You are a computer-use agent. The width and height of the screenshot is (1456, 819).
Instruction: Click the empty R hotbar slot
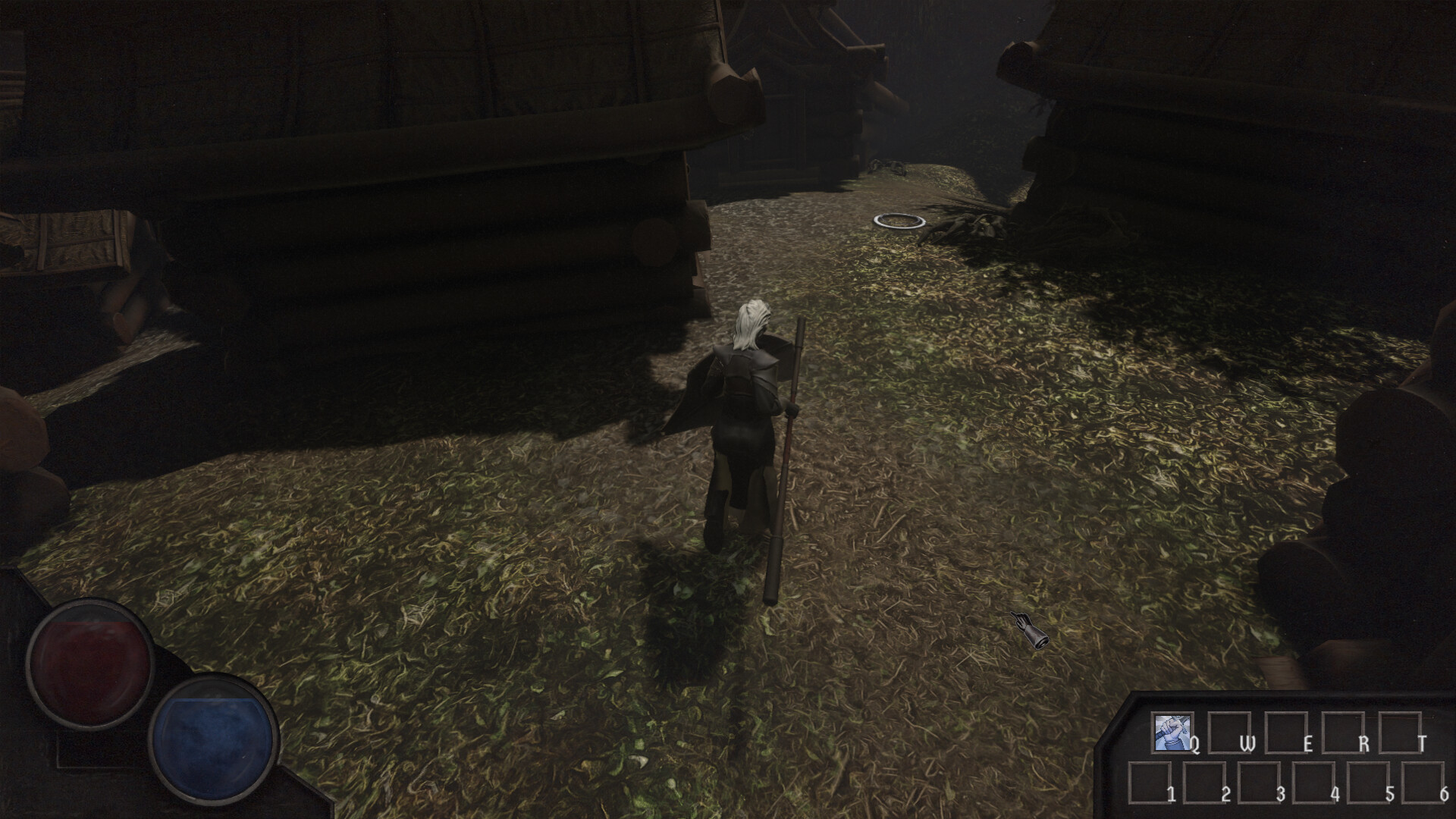pyautogui.click(x=1343, y=733)
